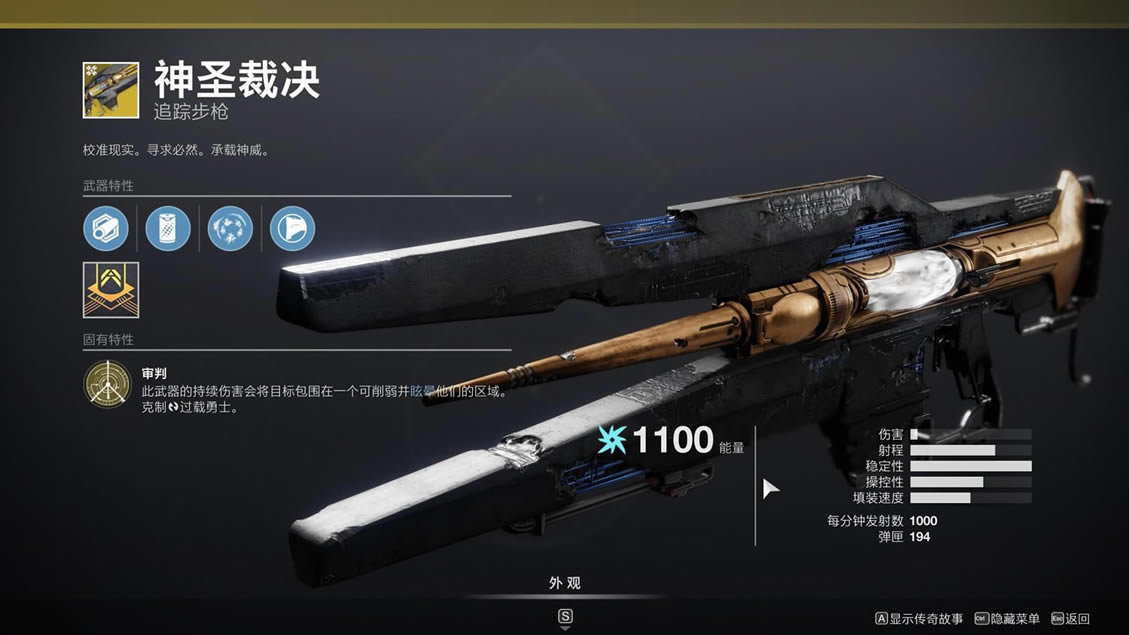Screen dimensions: 1129x635
Task: Select the barrel perk icon
Action: [106, 229]
